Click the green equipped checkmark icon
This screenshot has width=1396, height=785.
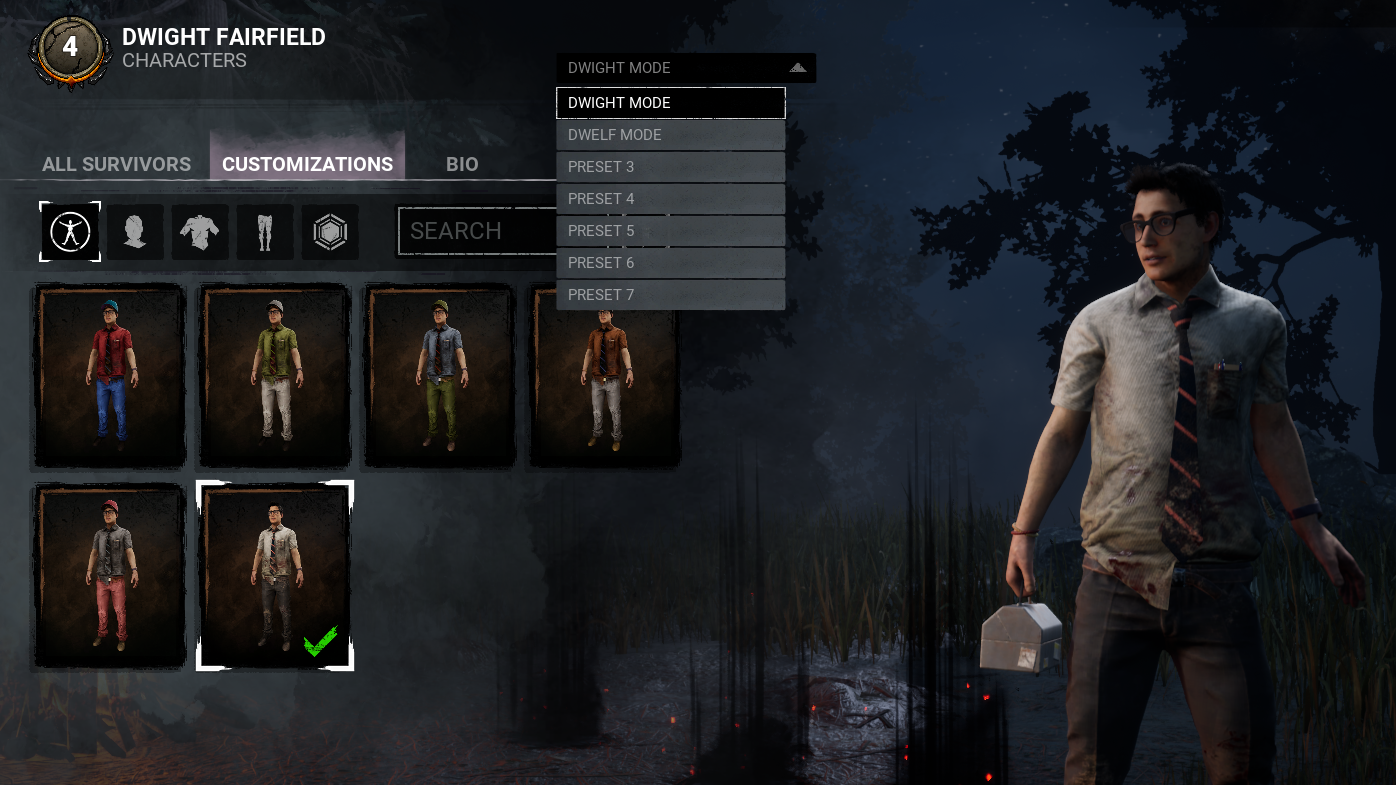coord(321,641)
